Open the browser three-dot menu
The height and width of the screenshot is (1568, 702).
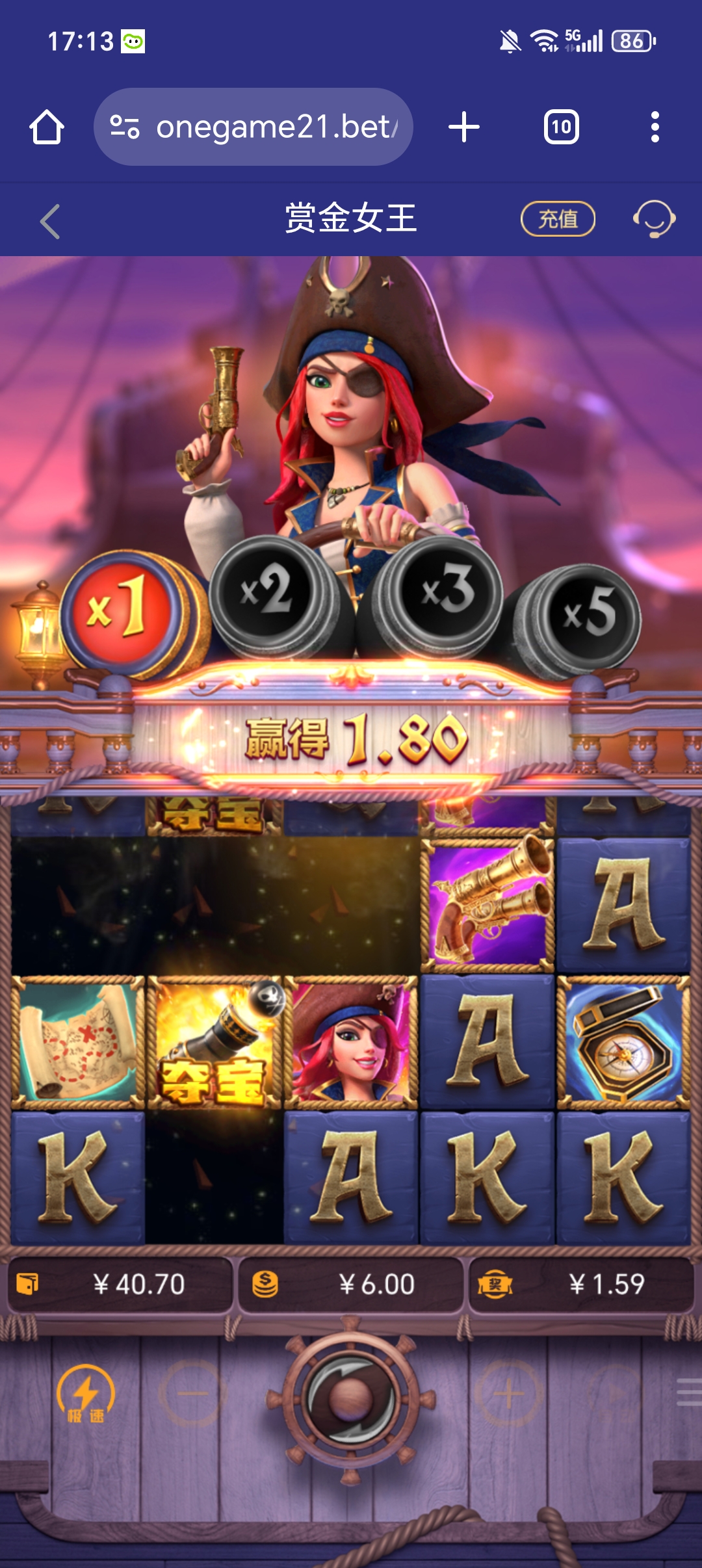(655, 127)
